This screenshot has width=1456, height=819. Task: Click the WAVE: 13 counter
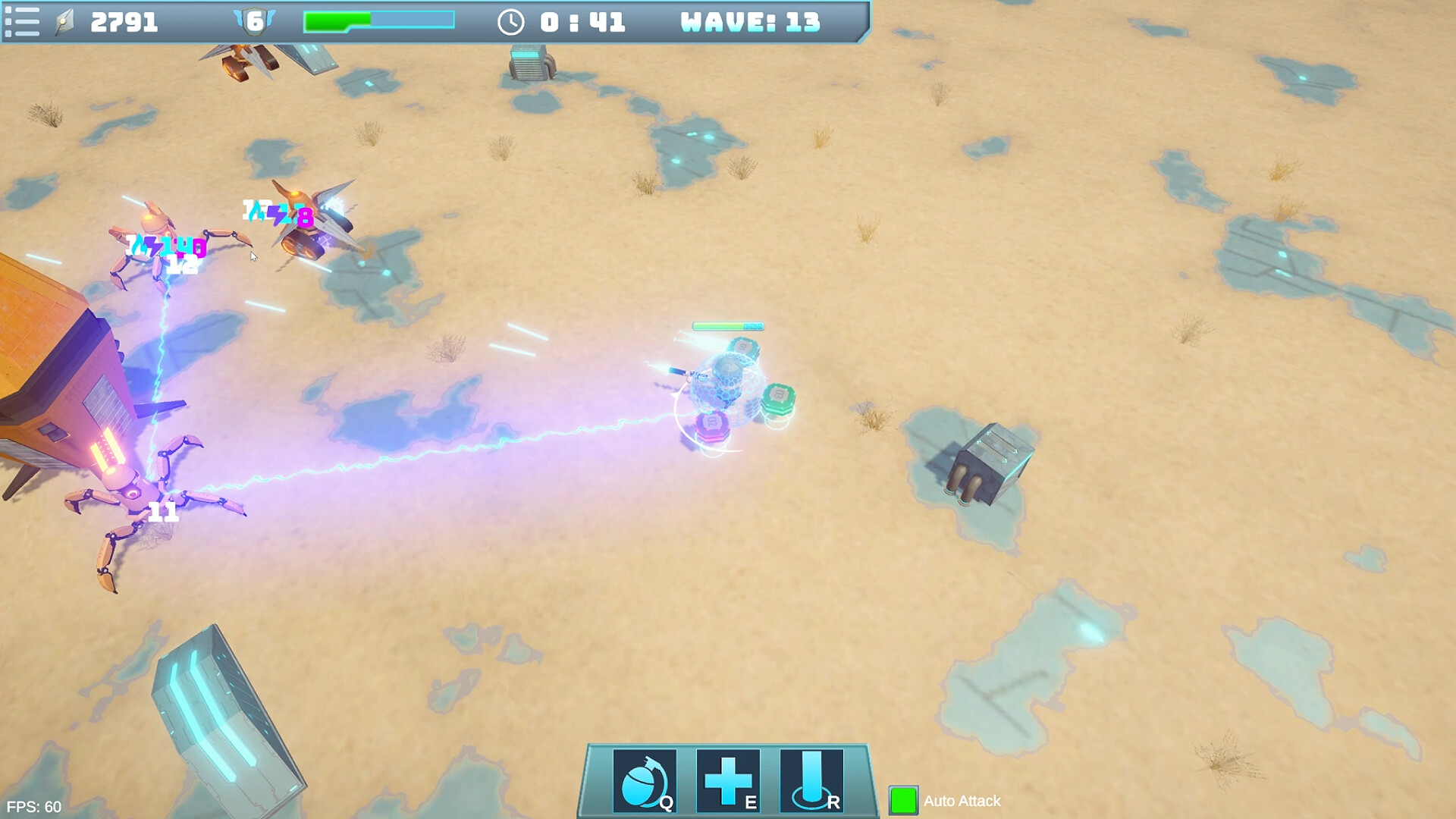pos(749,22)
